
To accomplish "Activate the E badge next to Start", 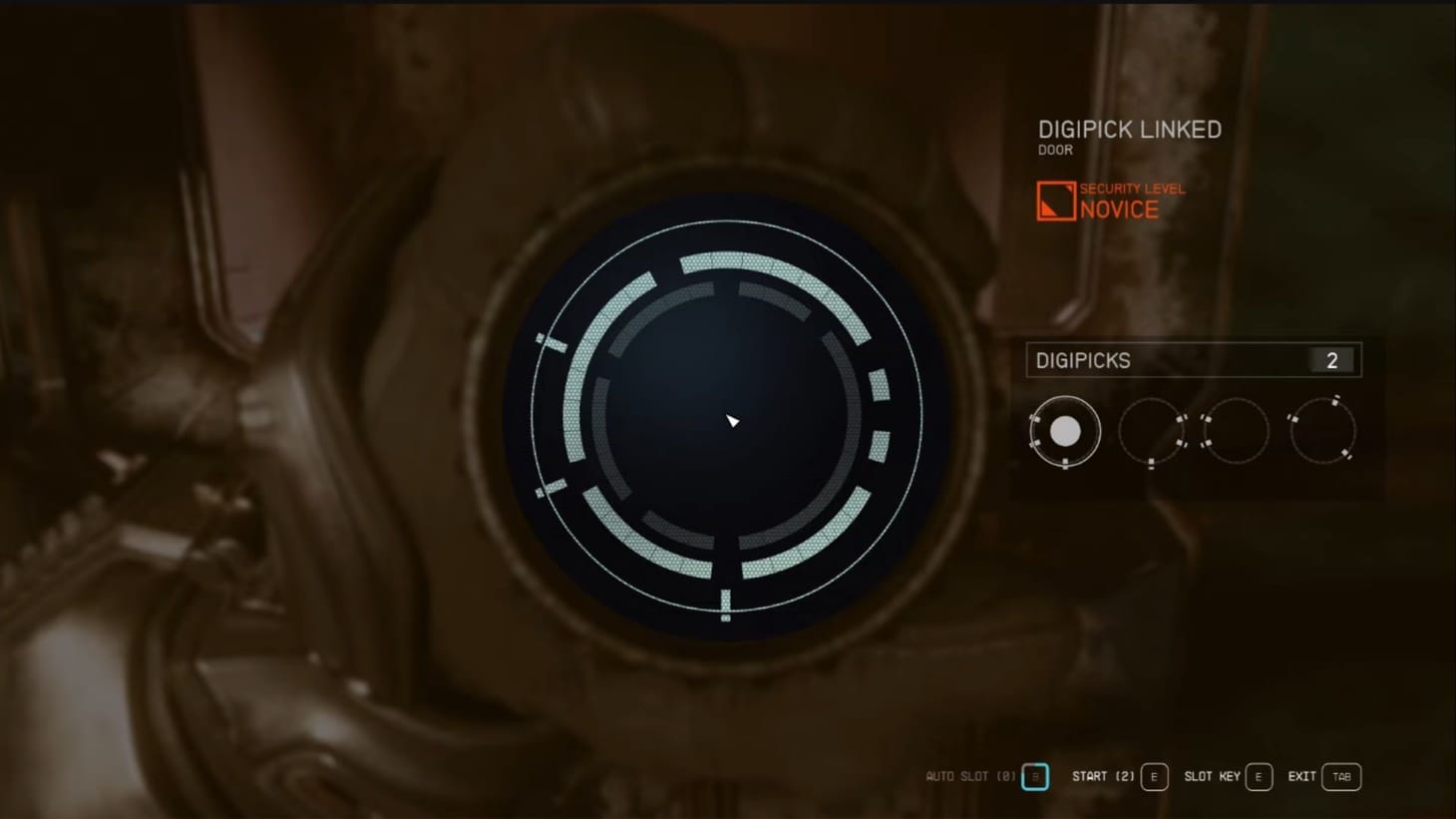I will [1155, 775].
